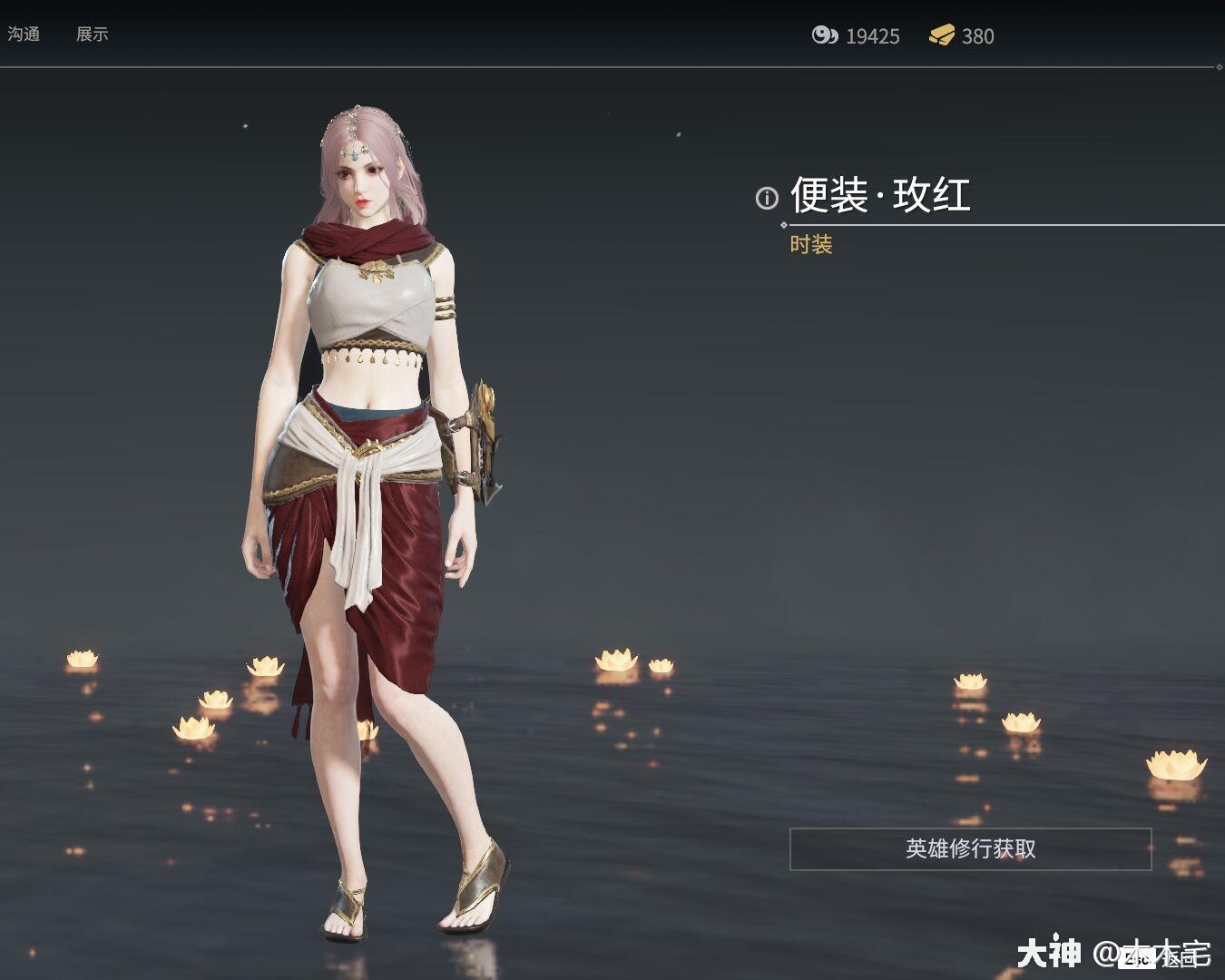Open the info icon beside 便装·玫红
1225x980 pixels.
767,195
